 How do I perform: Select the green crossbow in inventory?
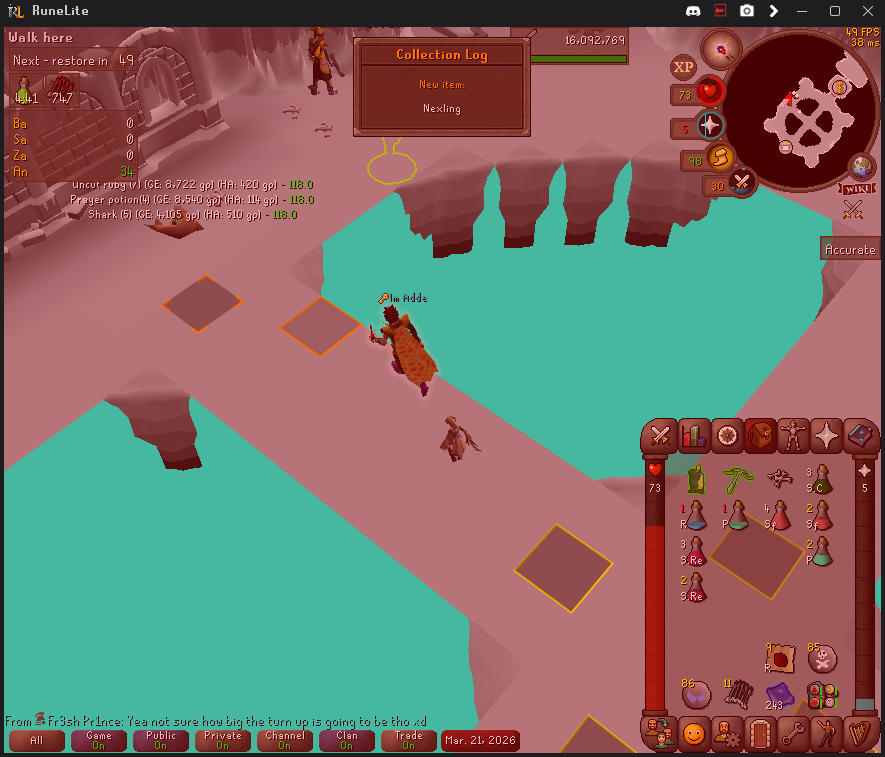point(738,478)
